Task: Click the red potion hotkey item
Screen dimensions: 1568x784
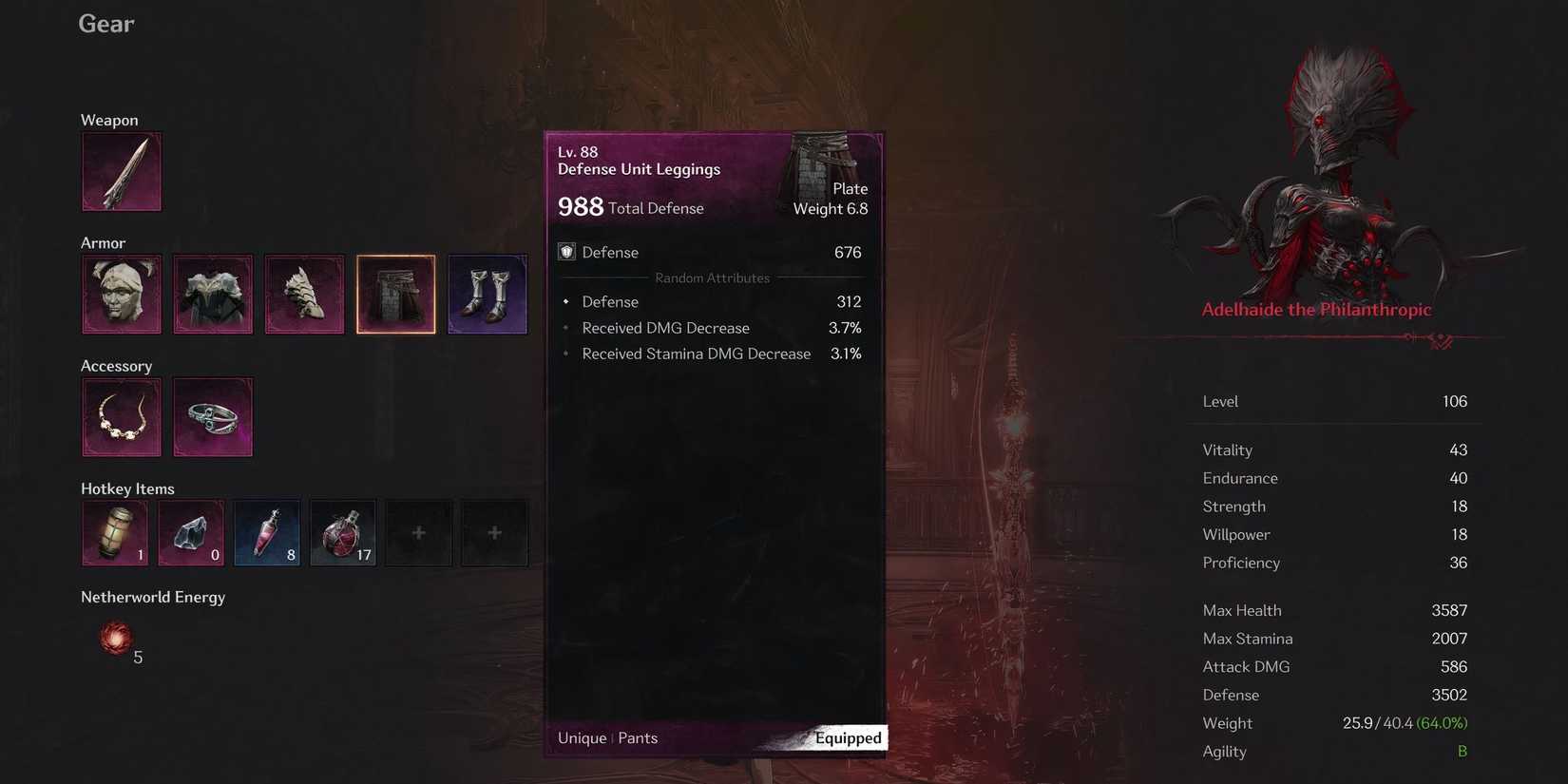Action: click(x=266, y=532)
